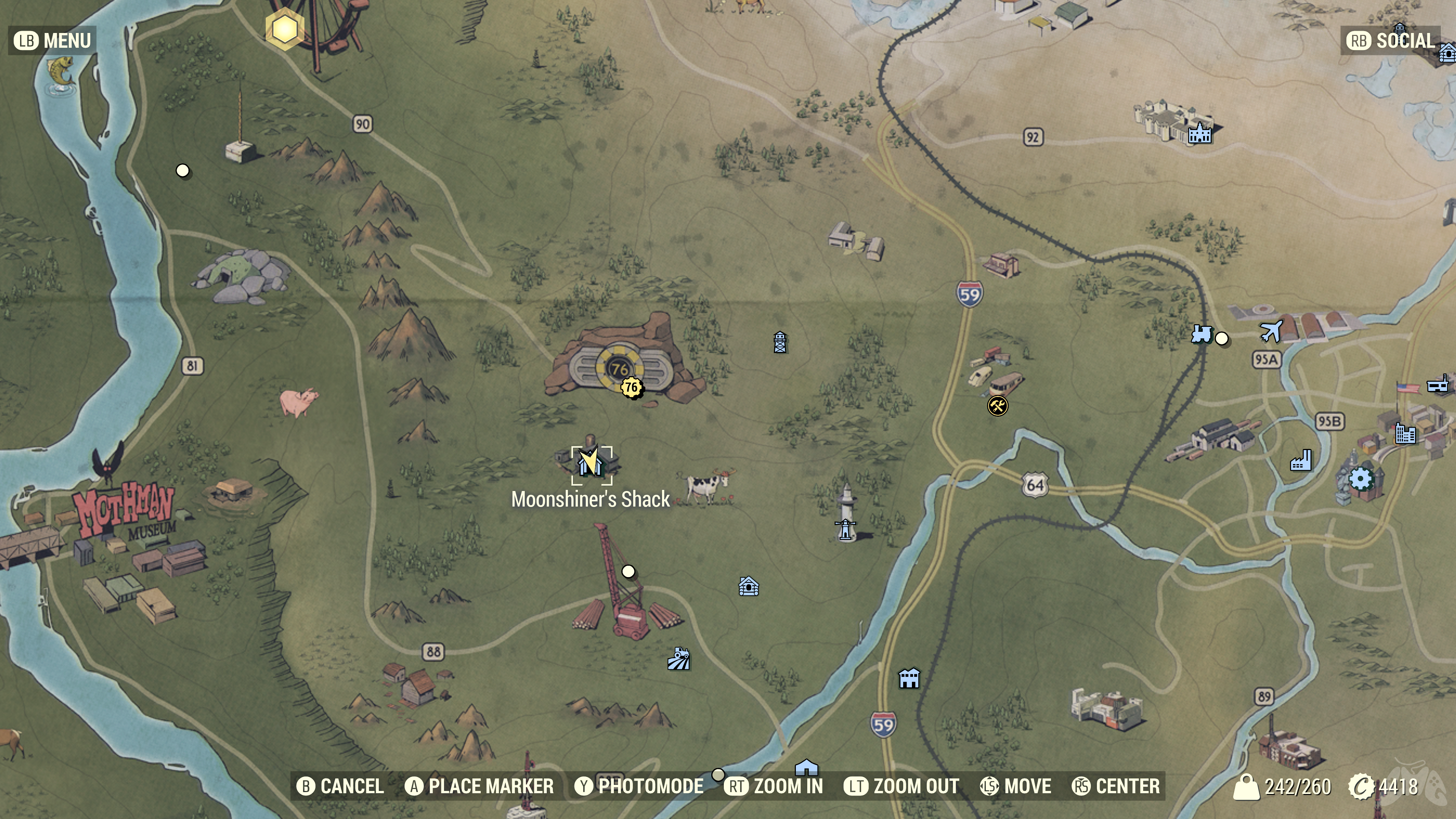Select the tractor farm marker
This screenshot has width=1456, height=819.
[x=679, y=659]
